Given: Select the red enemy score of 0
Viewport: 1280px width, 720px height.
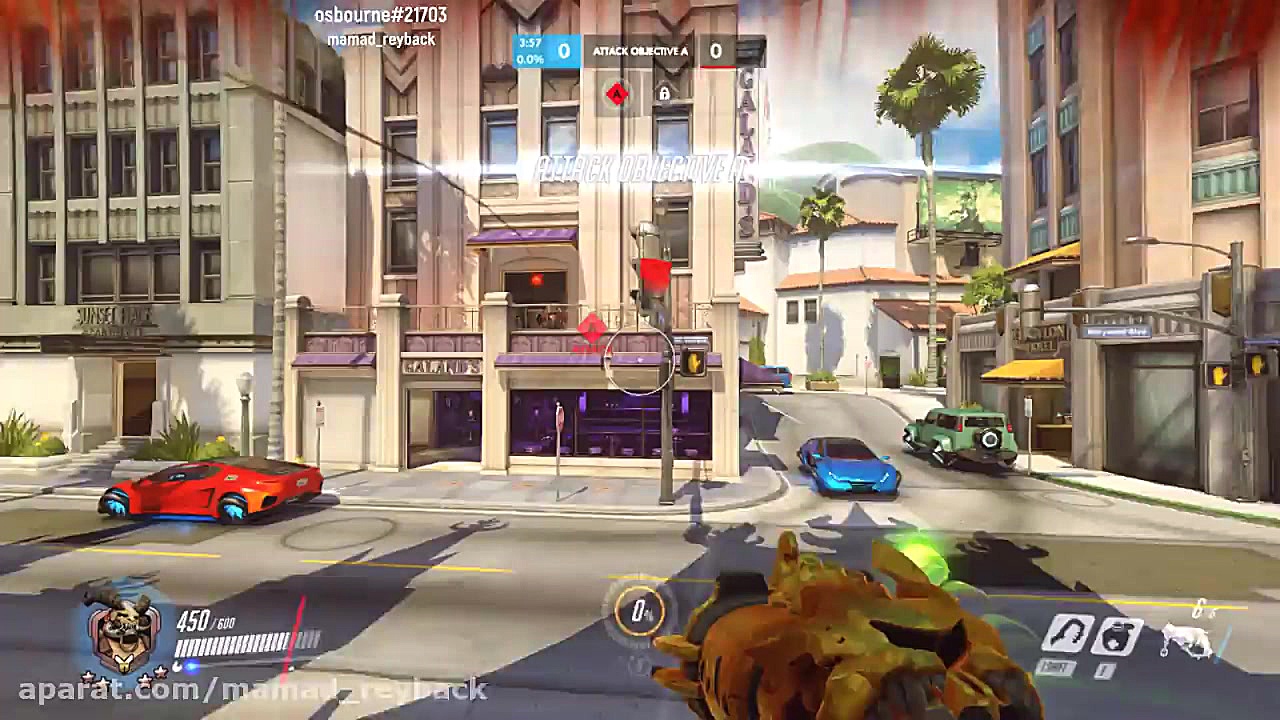Looking at the screenshot, I should pos(714,50).
